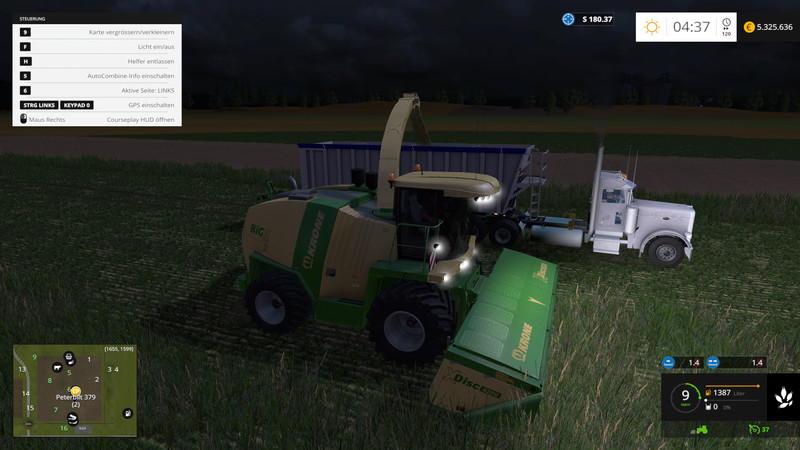
Task: Click the euro coin money icon
Action: coord(748,27)
